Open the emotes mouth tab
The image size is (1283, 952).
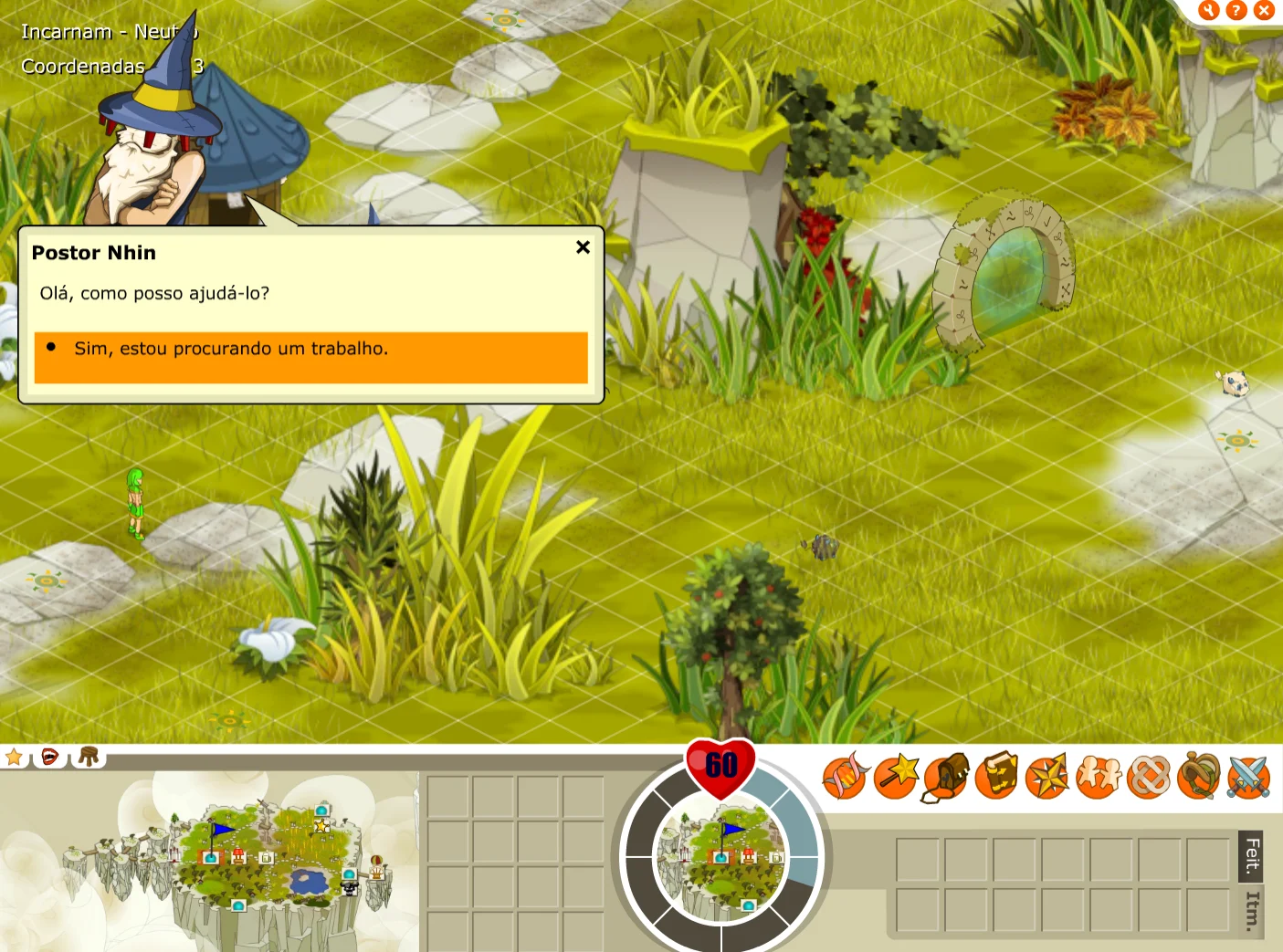pyautogui.click(x=50, y=757)
